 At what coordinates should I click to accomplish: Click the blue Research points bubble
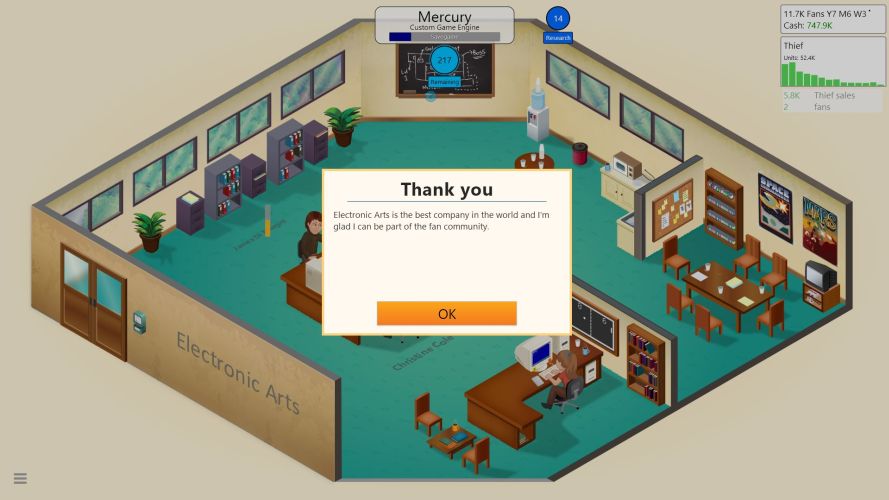[558, 19]
